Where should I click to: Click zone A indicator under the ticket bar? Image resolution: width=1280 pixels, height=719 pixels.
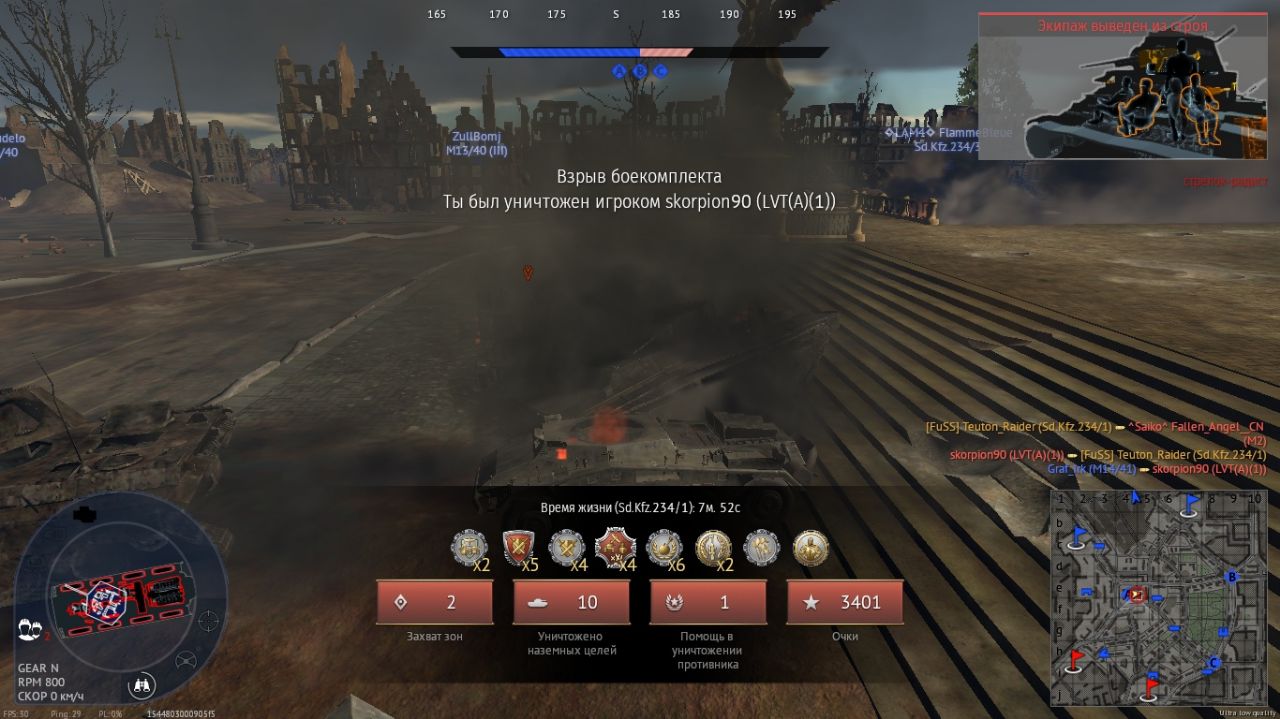619,71
